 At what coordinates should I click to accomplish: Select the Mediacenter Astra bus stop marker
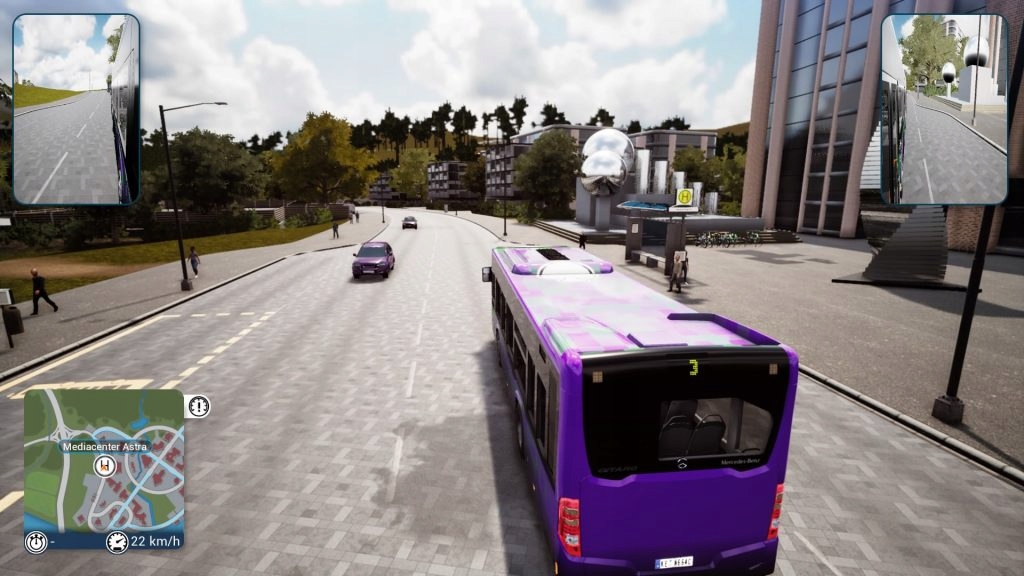105,466
